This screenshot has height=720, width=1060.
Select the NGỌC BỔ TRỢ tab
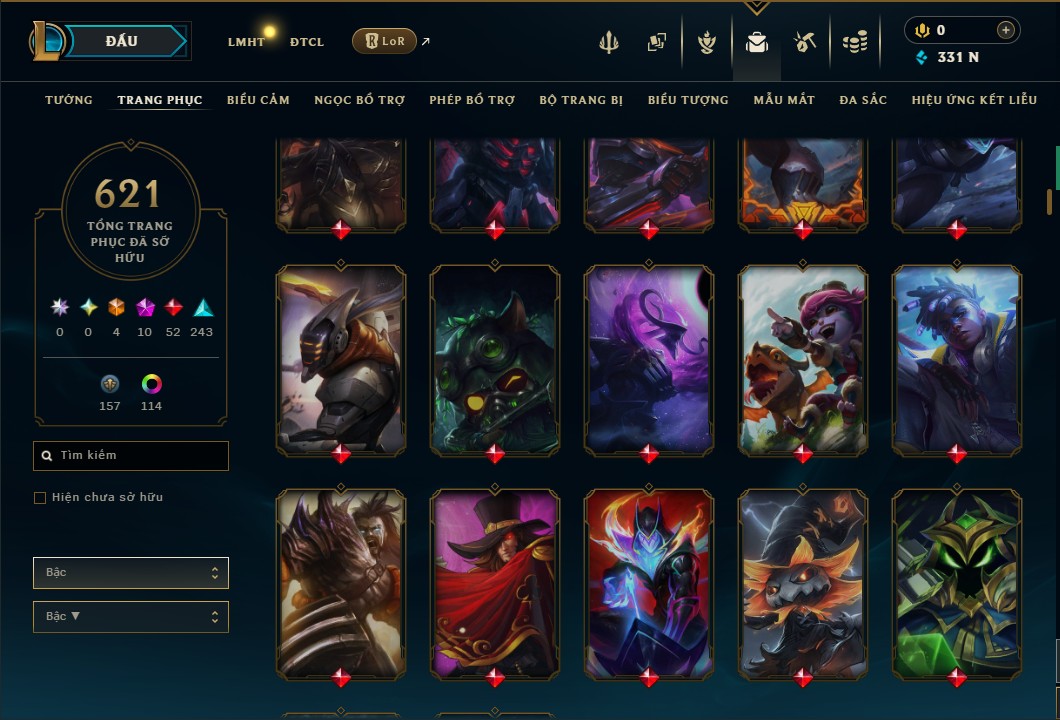coord(359,100)
